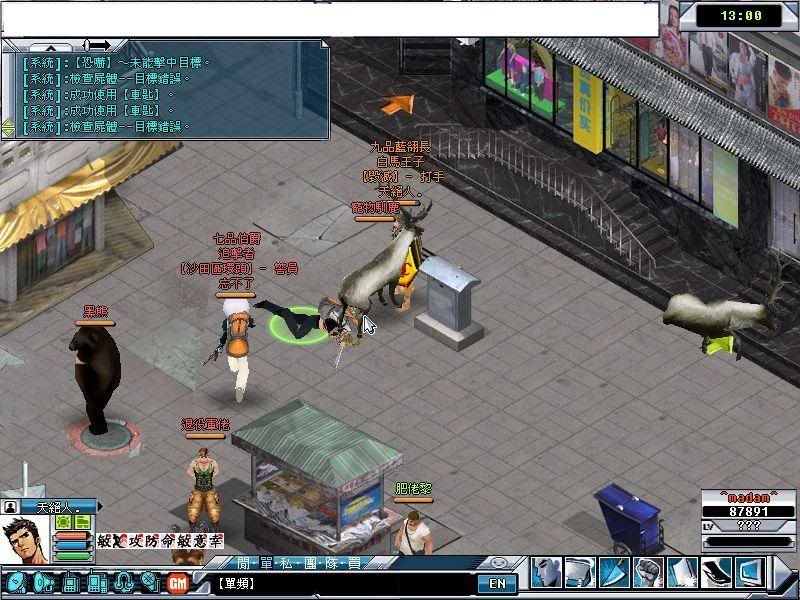Open the headset icon on the bottom bar

tap(123, 582)
